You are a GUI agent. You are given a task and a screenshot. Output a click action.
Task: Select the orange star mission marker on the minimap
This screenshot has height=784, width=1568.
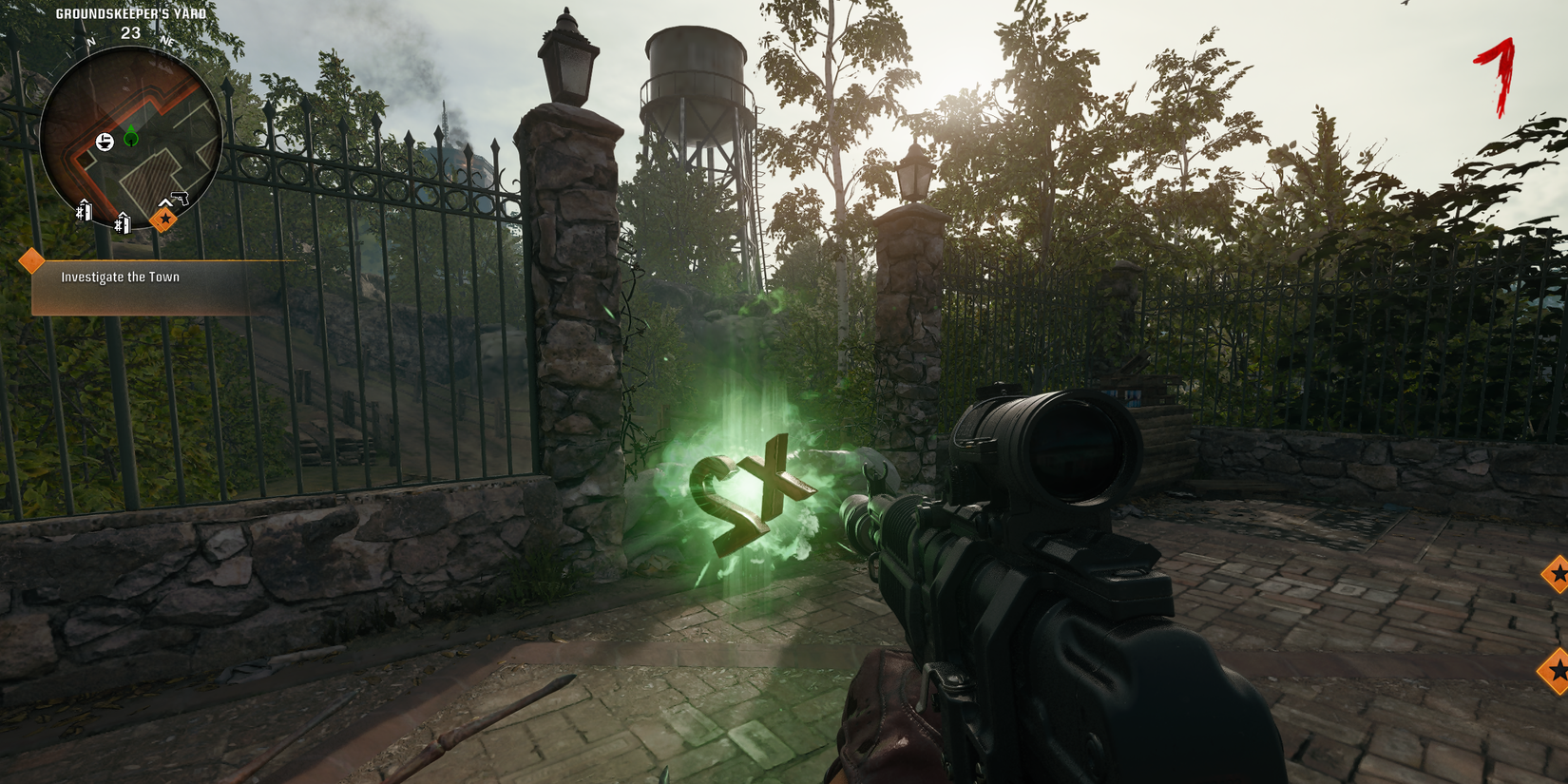pyautogui.click(x=165, y=220)
